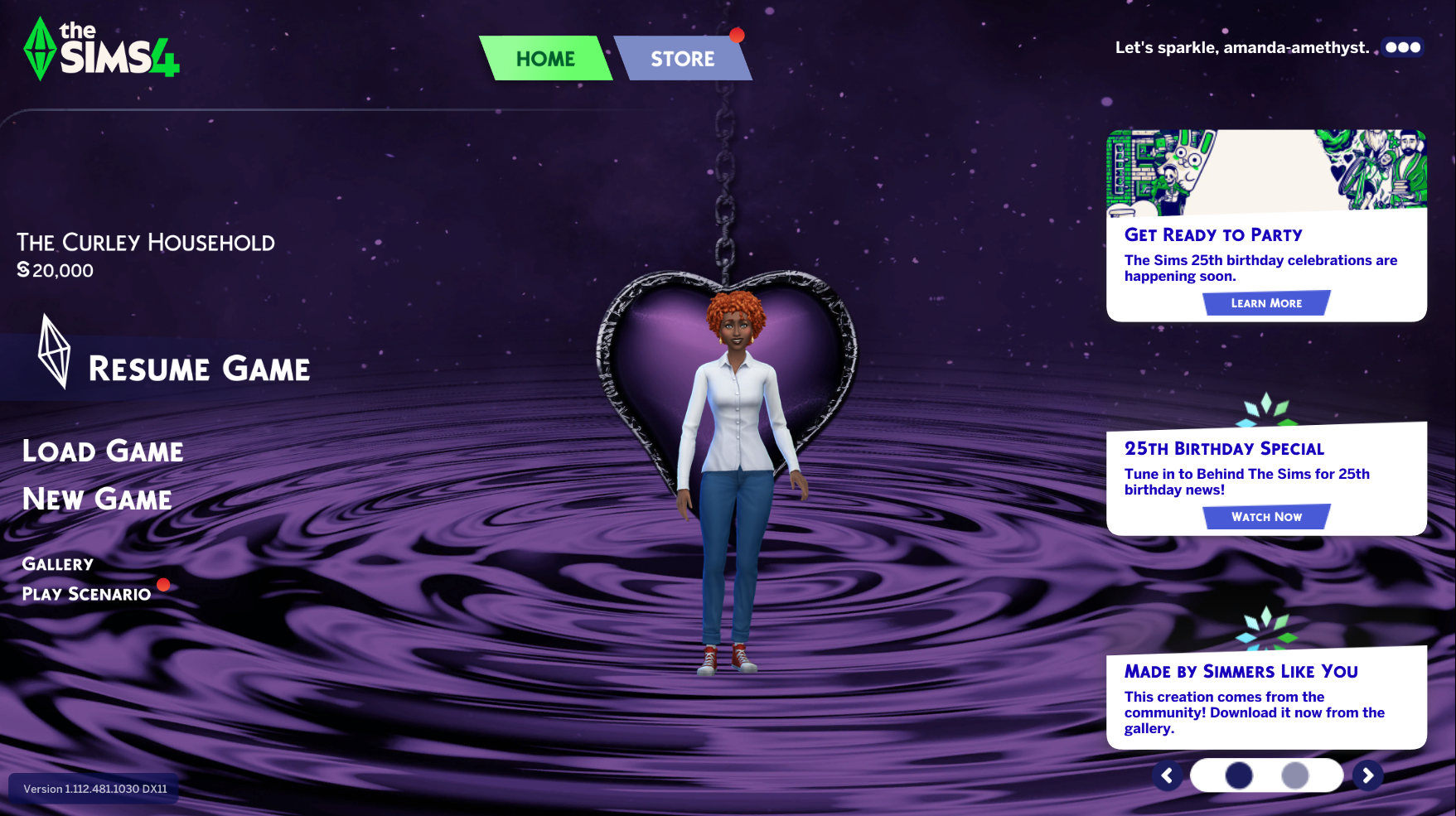
Task: Select the first news page dot
Action: (x=1239, y=775)
